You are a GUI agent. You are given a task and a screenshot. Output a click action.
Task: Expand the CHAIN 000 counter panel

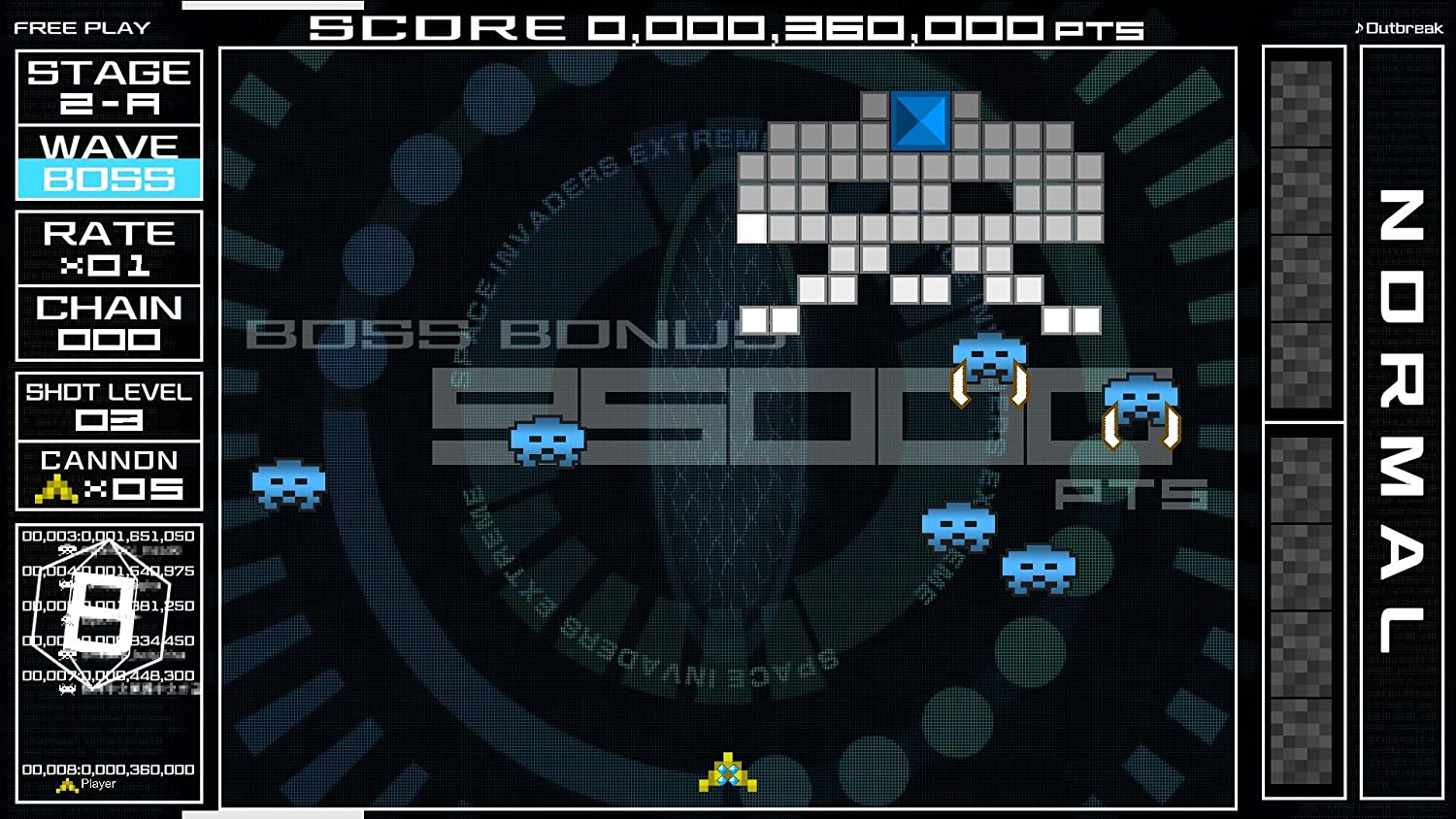109,323
